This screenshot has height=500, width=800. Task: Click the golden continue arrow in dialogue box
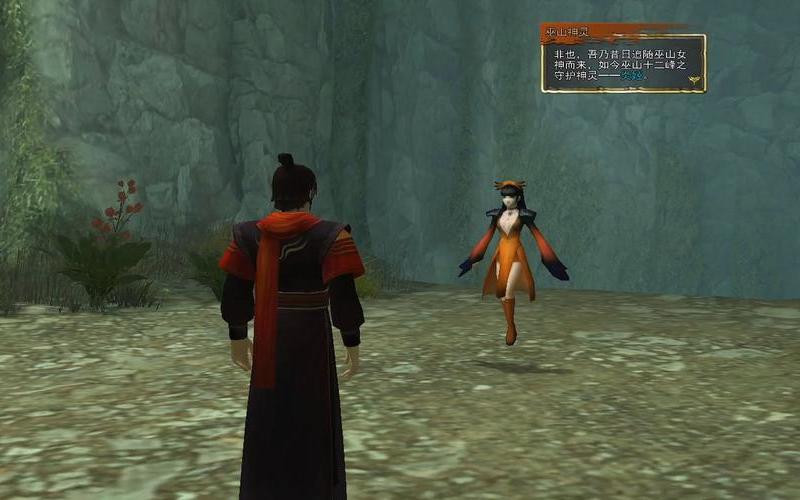(692, 79)
